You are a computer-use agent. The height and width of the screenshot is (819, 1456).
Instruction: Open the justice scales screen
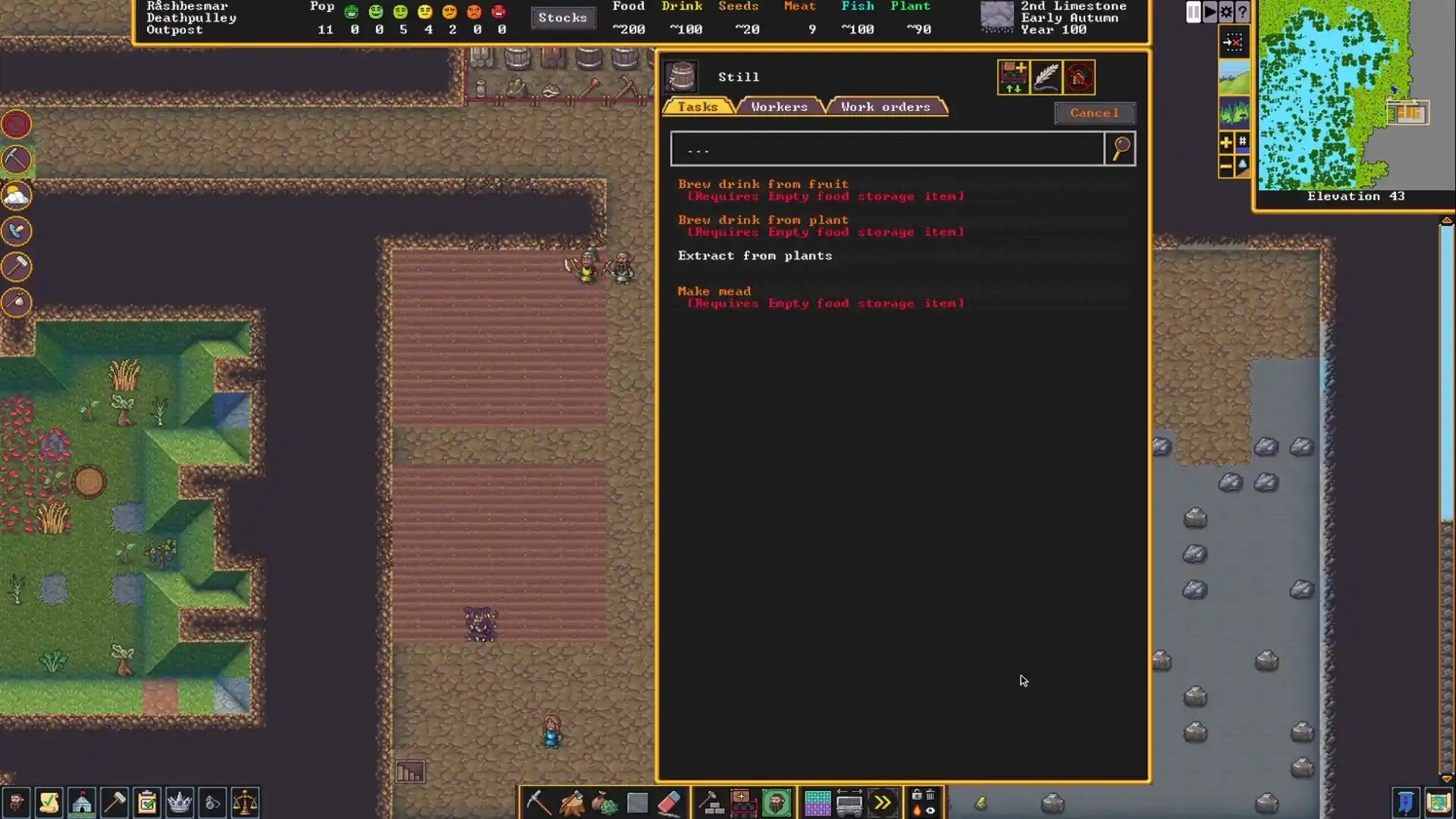tap(245, 802)
